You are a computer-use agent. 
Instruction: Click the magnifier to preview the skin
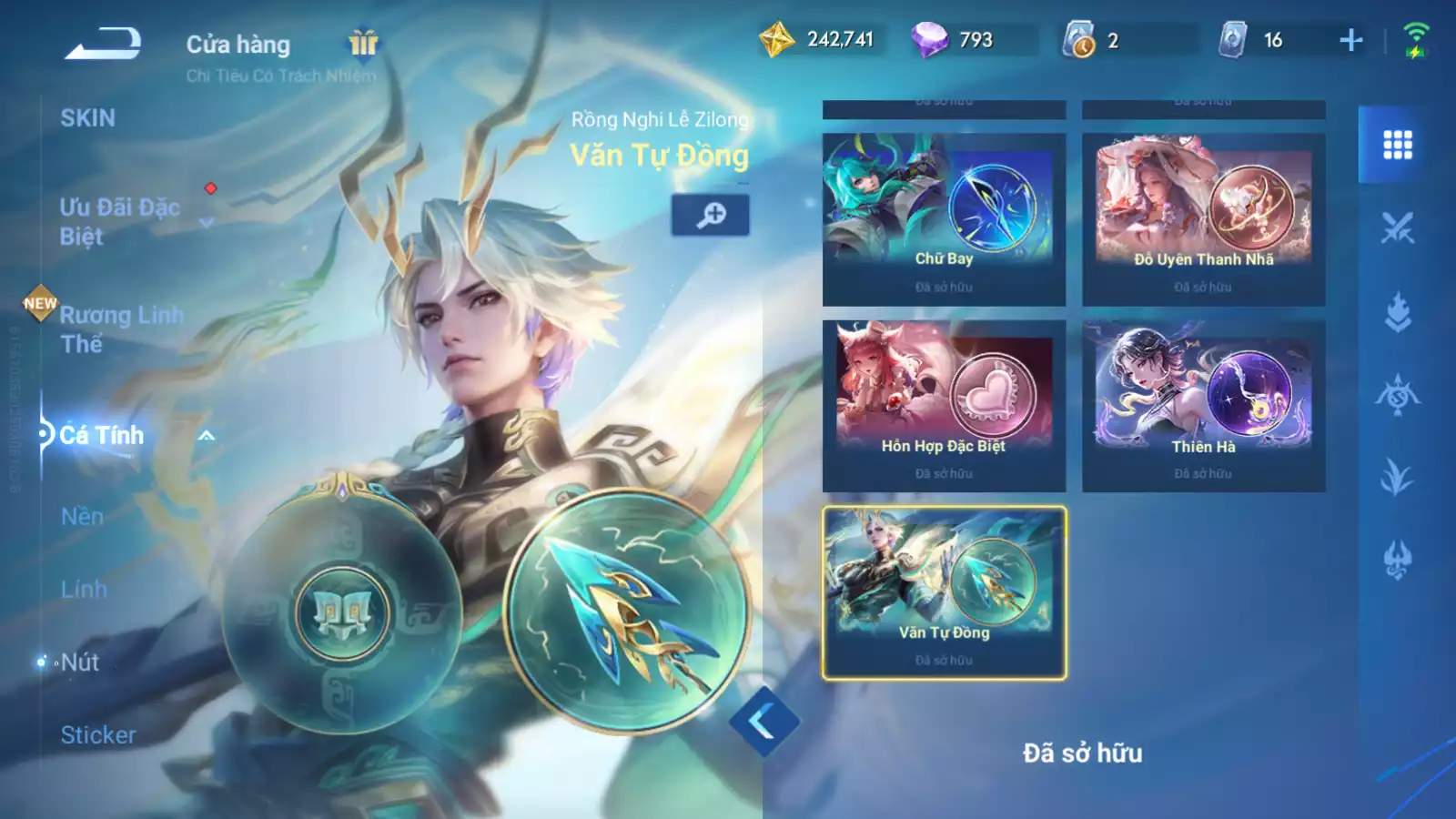pos(711,215)
